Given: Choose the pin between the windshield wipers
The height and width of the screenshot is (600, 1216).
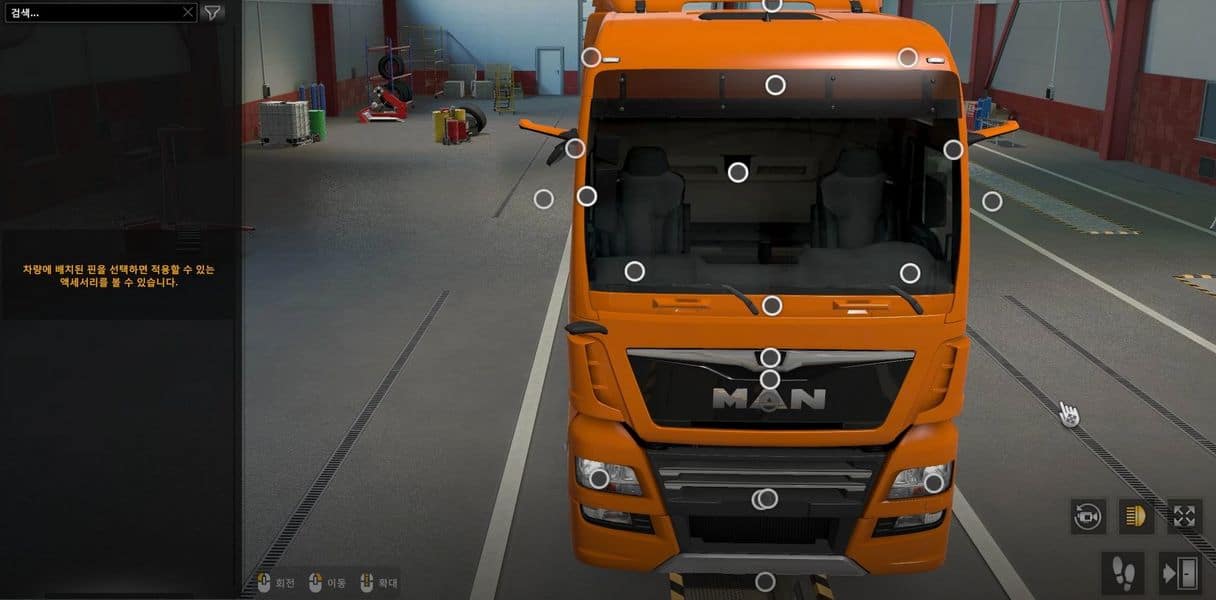Looking at the screenshot, I should 771,305.
